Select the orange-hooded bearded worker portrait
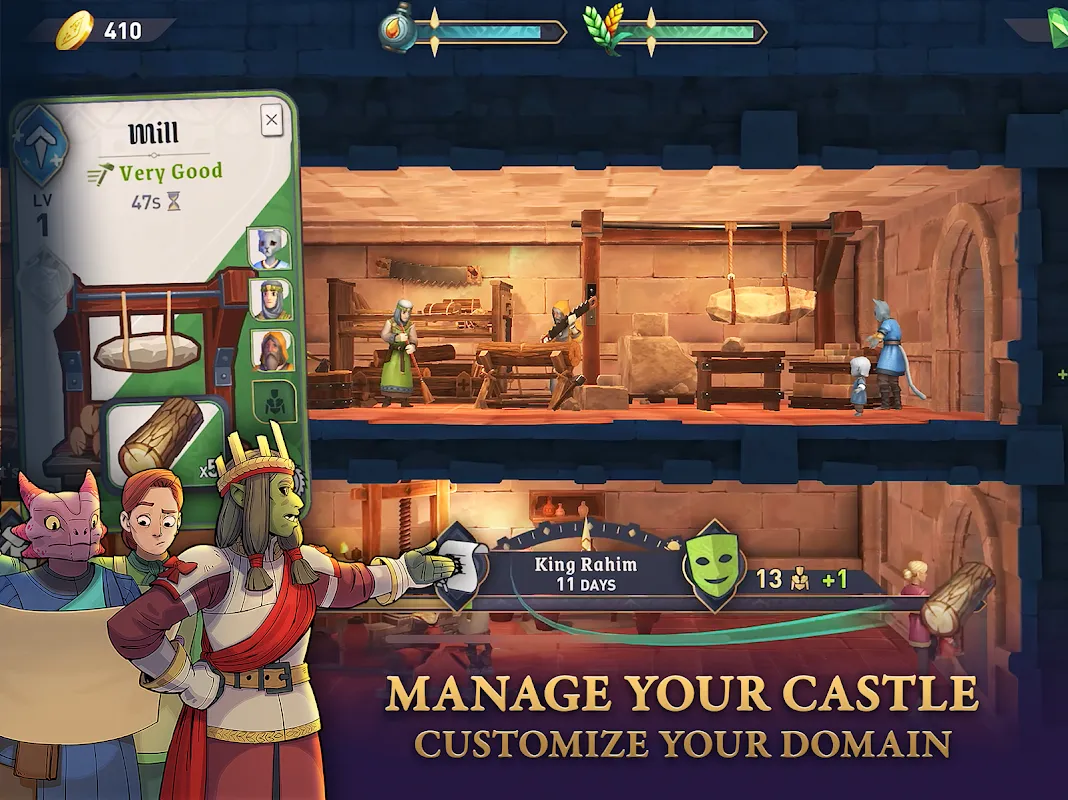1068x800 pixels. pyautogui.click(x=271, y=350)
